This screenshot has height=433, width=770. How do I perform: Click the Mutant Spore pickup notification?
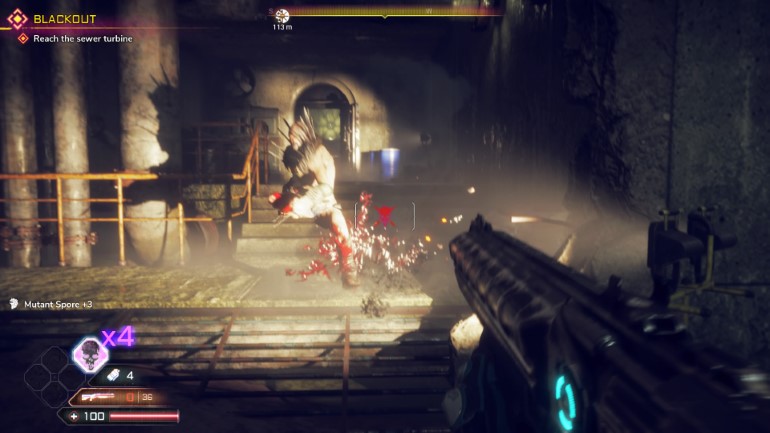click(x=50, y=303)
